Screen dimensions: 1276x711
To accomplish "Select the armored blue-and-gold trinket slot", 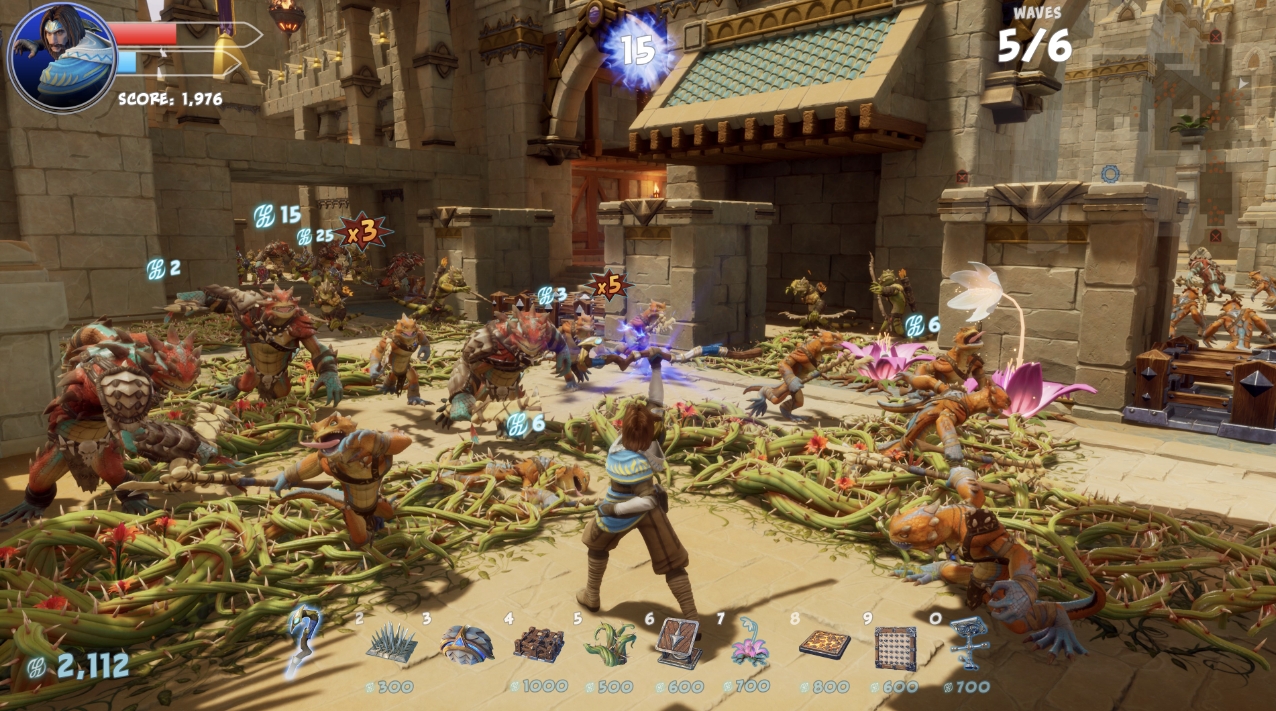I will [x=467, y=645].
